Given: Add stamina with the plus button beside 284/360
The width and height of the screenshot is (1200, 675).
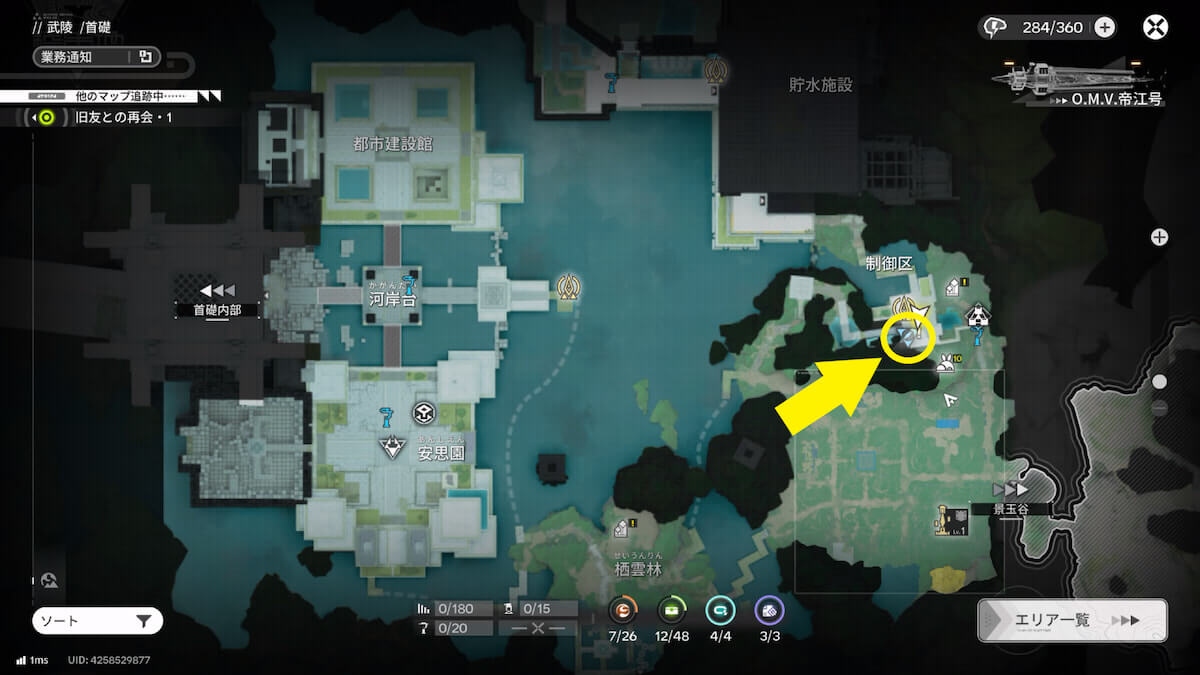Looking at the screenshot, I should [x=1104, y=27].
